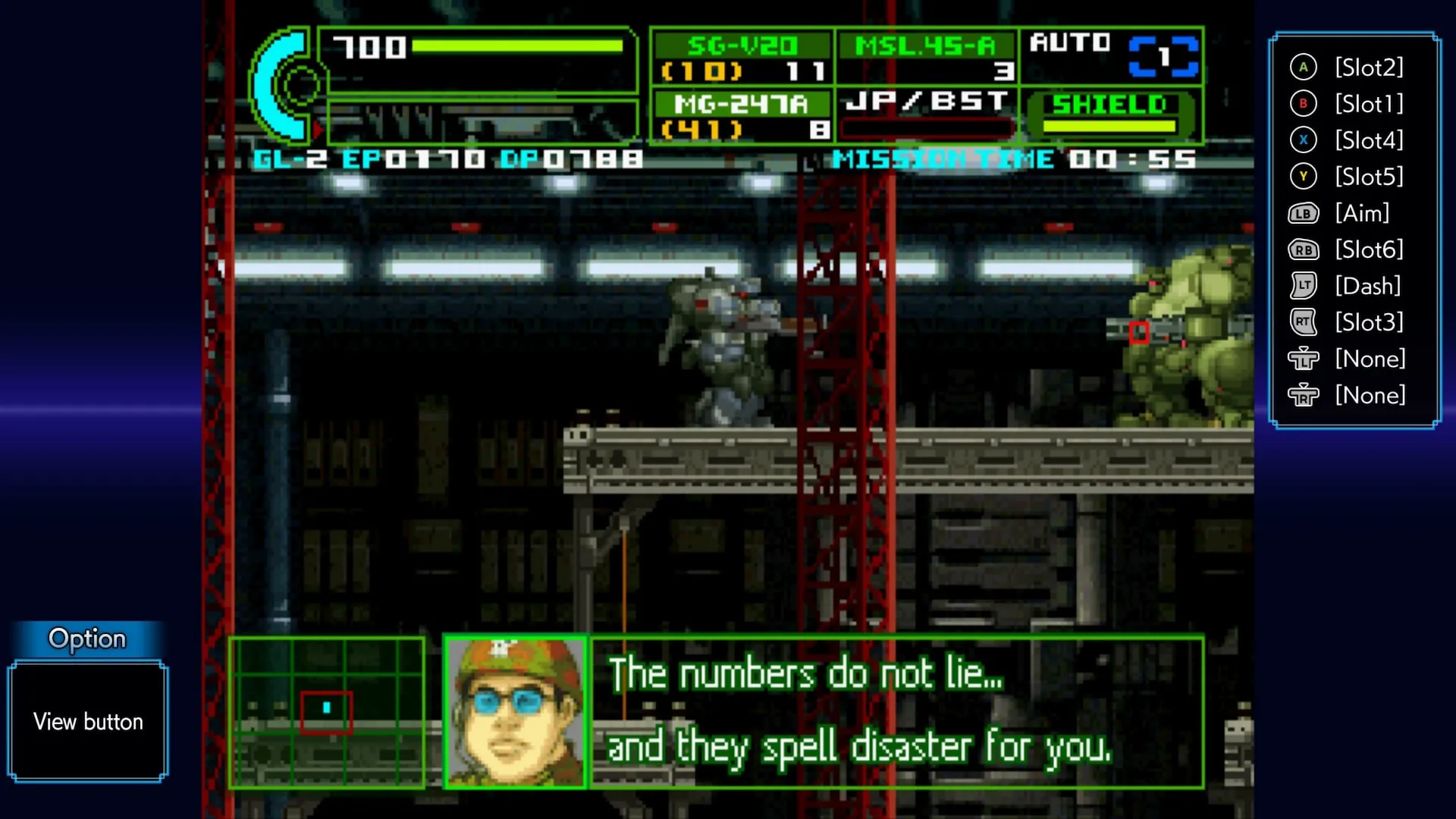Click the AUTO targeting mode indicator
Image resolution: width=1456 pixels, height=819 pixels.
coord(1112,56)
